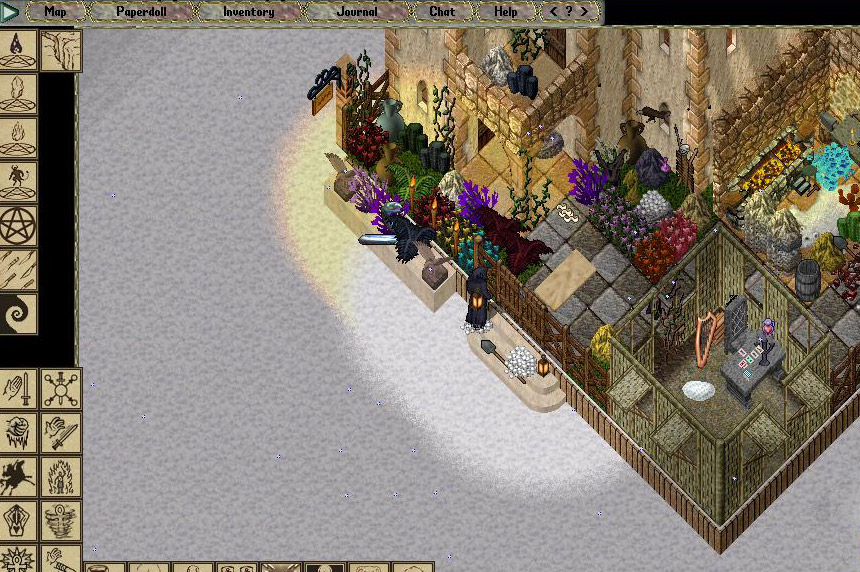Select the cracked earth spell icon
The image size is (860, 572).
(61, 50)
